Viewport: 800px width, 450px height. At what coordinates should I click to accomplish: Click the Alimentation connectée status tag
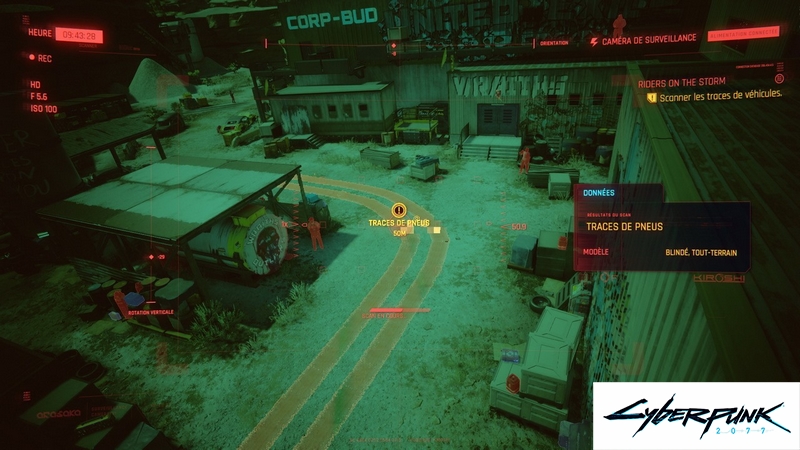pos(741,40)
